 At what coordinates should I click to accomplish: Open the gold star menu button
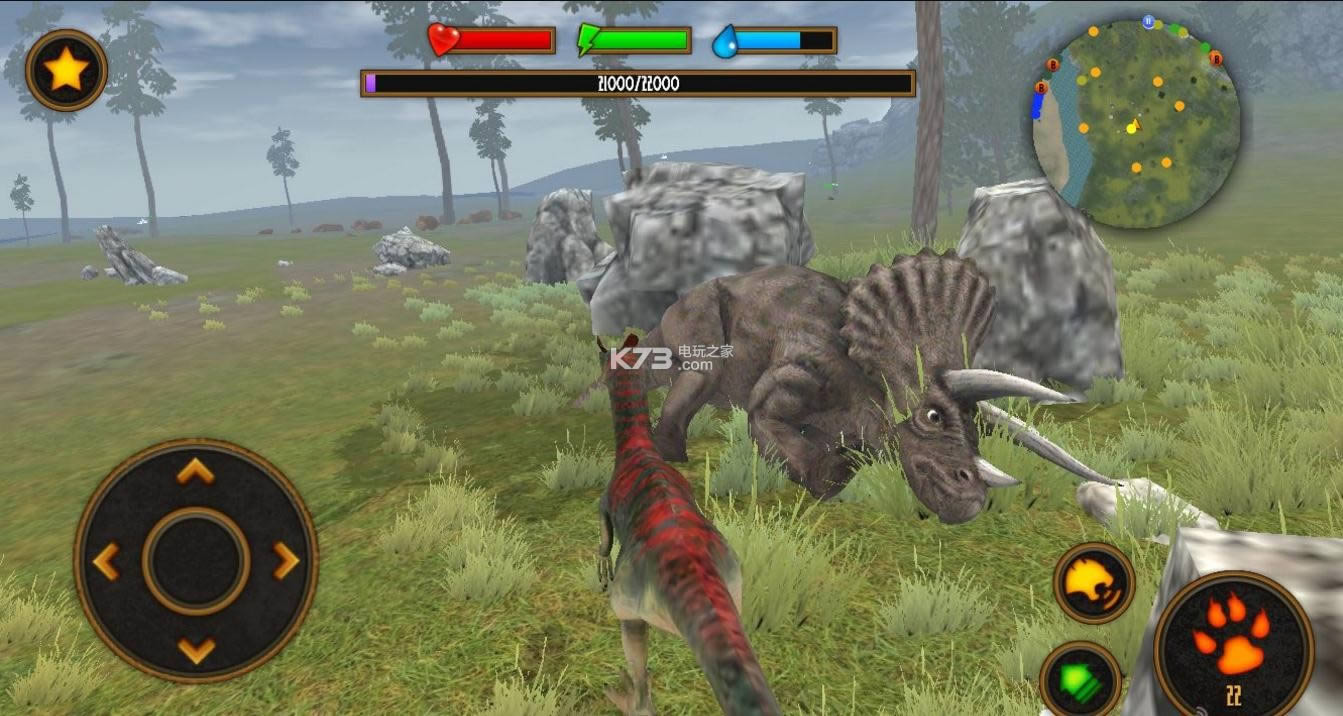click(66, 70)
